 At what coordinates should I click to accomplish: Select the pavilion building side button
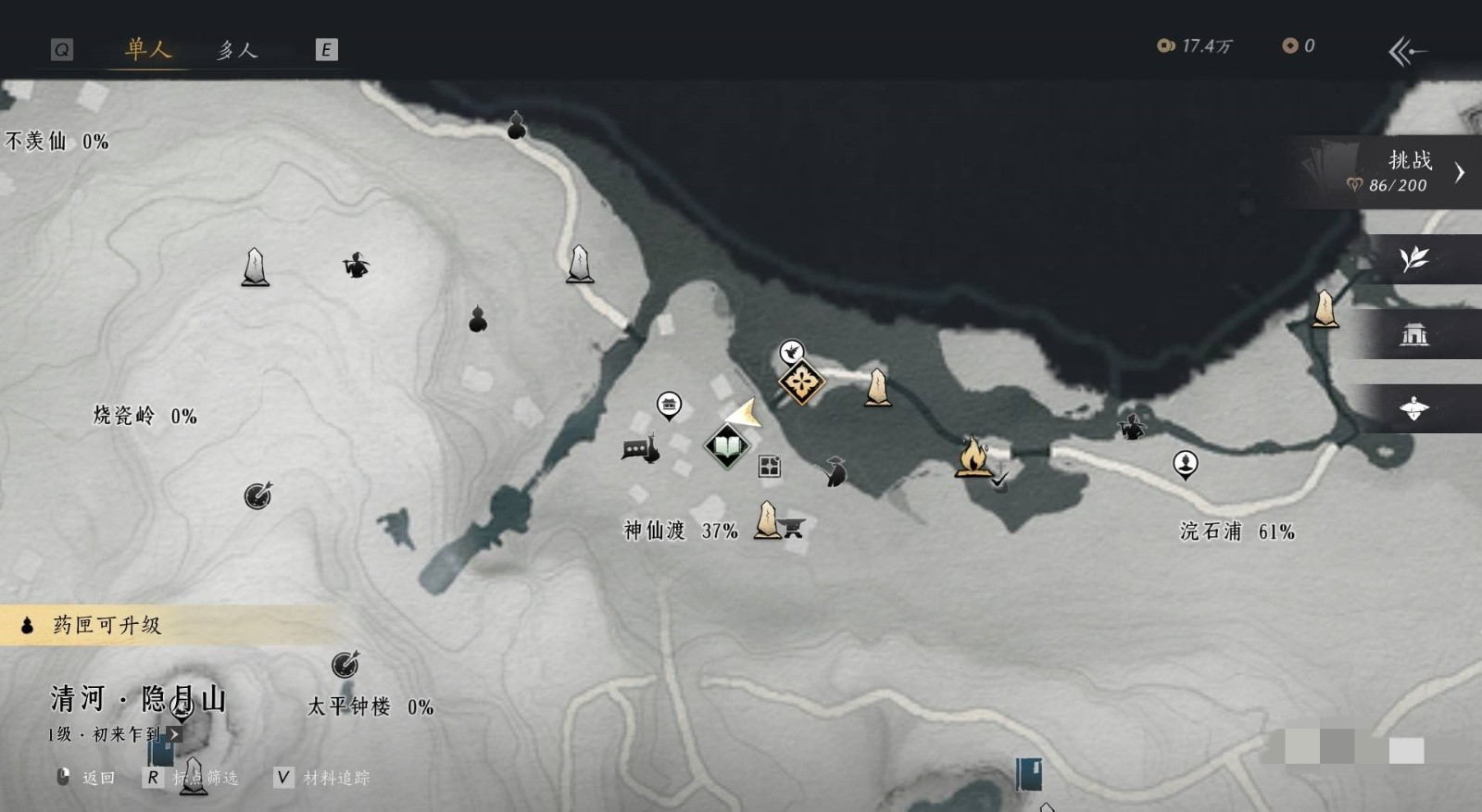tap(1414, 334)
